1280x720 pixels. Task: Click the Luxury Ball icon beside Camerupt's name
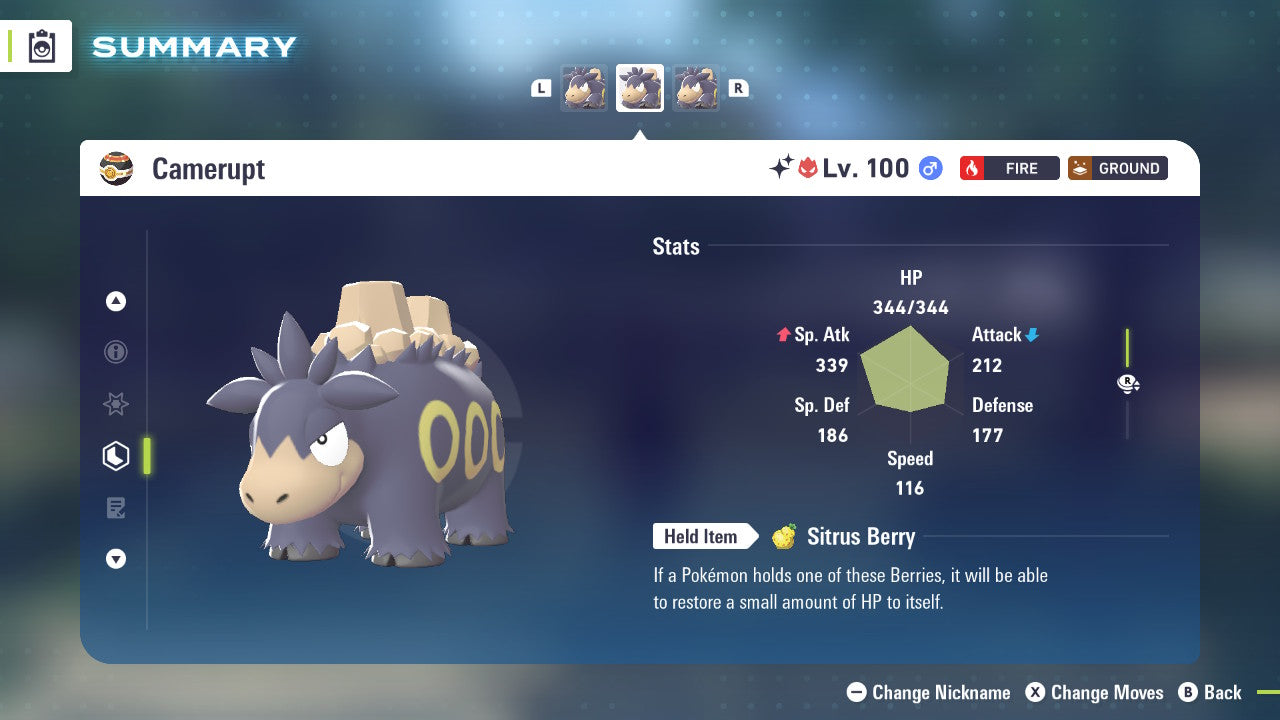click(x=116, y=168)
